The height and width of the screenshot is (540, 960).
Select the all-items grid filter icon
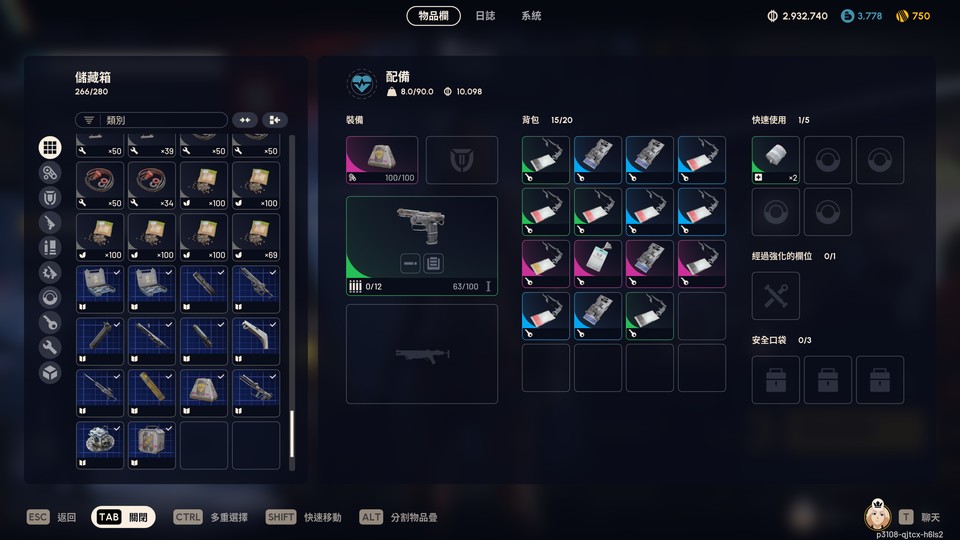(50, 148)
